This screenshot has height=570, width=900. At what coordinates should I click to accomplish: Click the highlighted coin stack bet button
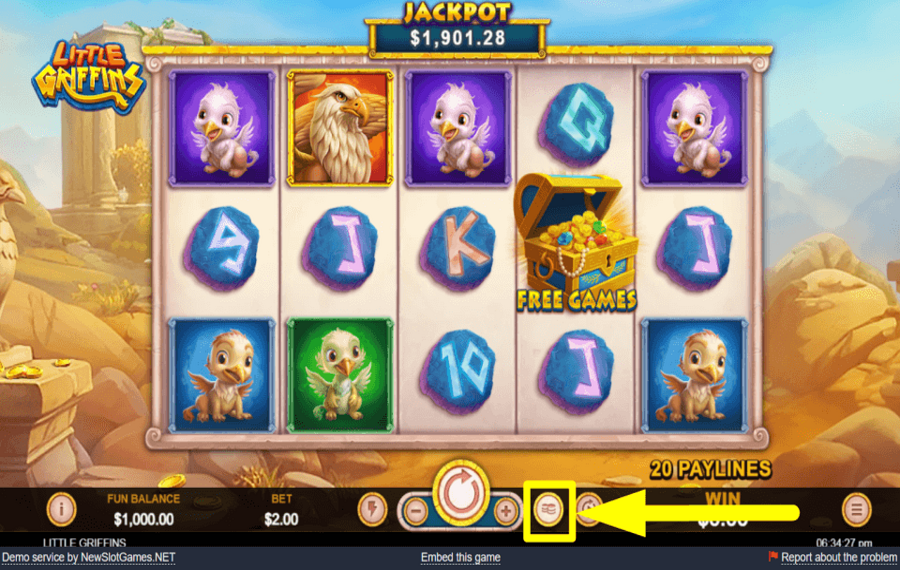(x=549, y=510)
